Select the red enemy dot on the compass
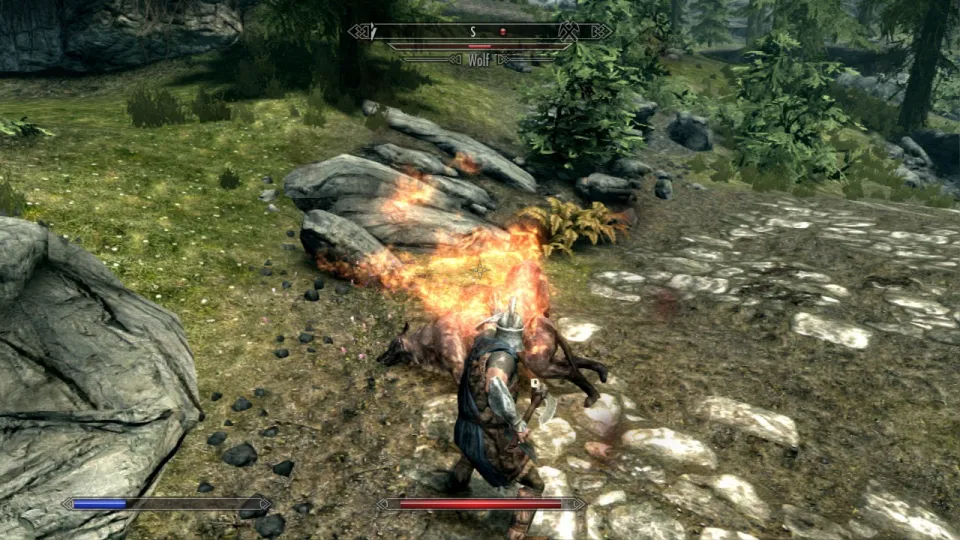960x540 pixels. pos(504,32)
